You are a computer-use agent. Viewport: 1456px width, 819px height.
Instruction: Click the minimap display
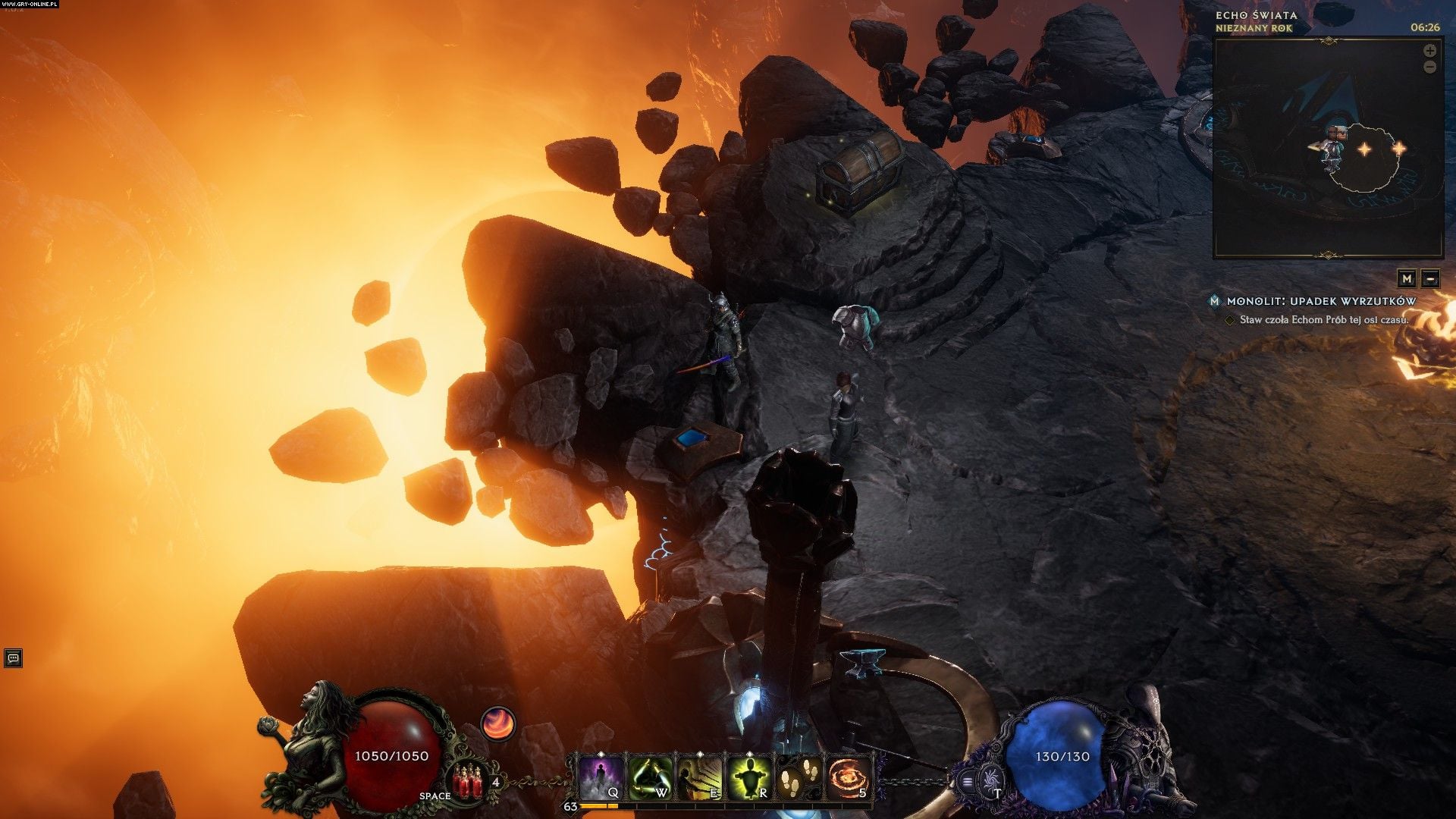[1327, 148]
